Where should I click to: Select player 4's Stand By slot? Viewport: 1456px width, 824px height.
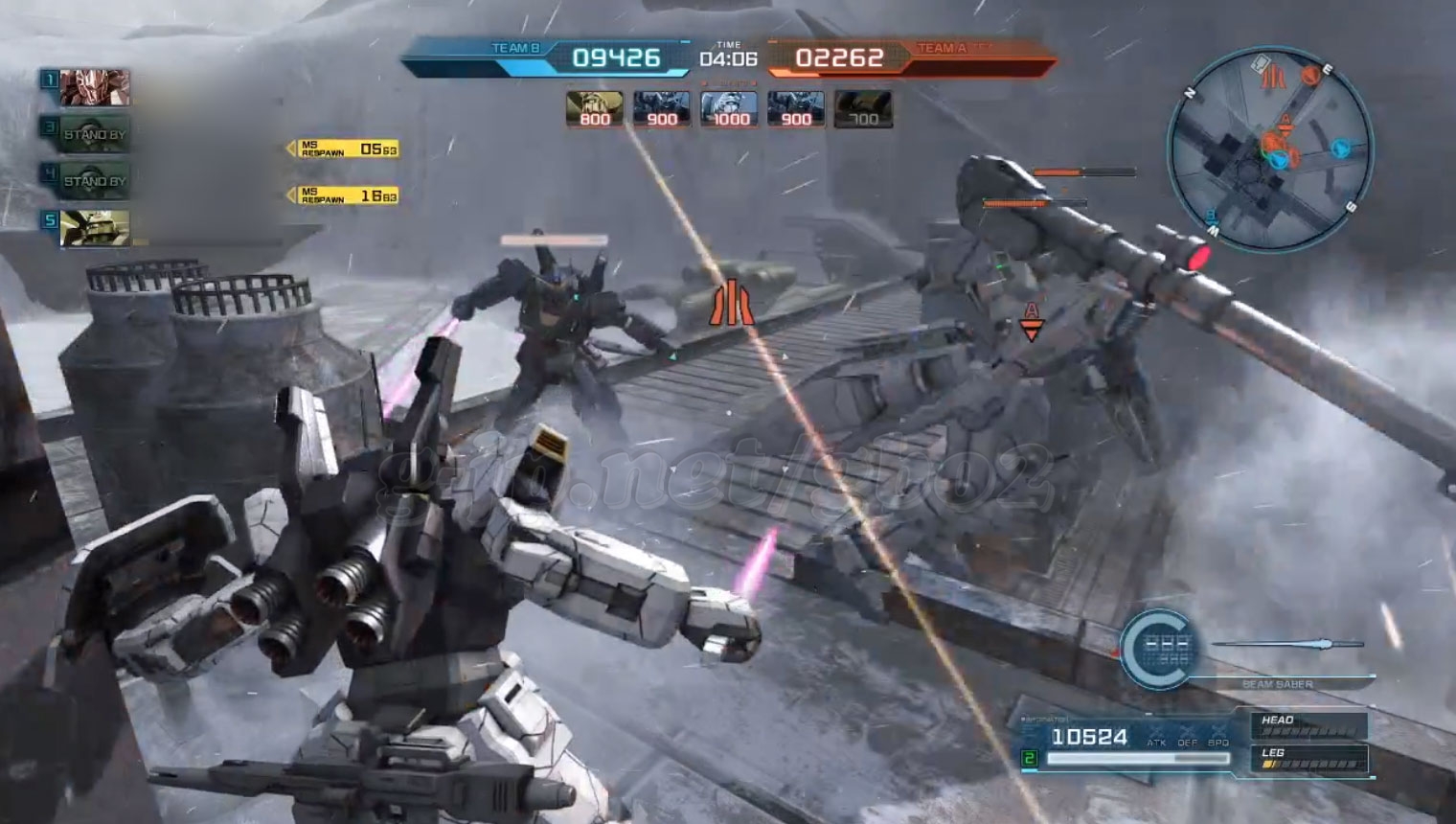[94, 180]
